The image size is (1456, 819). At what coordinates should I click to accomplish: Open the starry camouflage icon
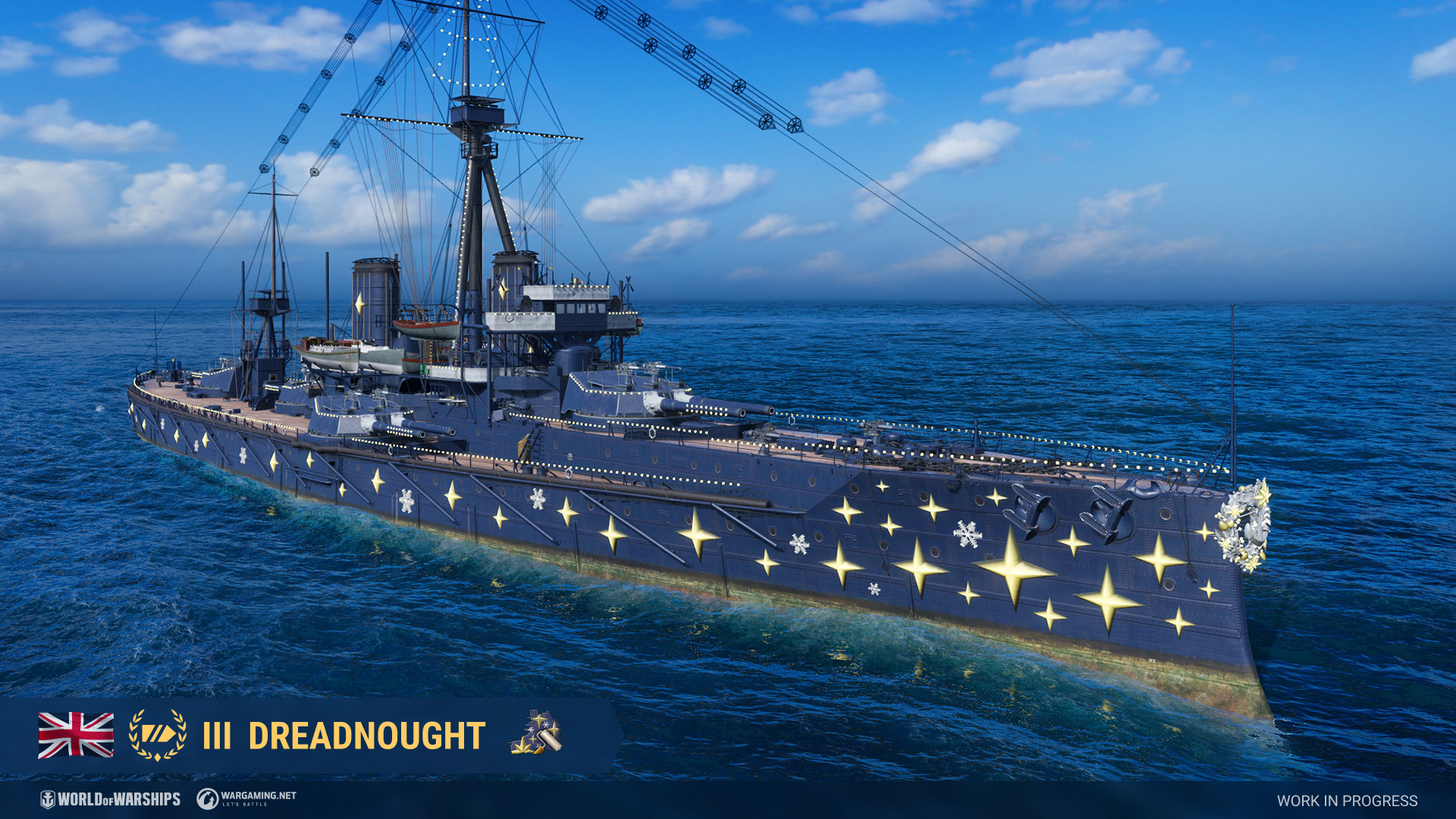pos(535,733)
